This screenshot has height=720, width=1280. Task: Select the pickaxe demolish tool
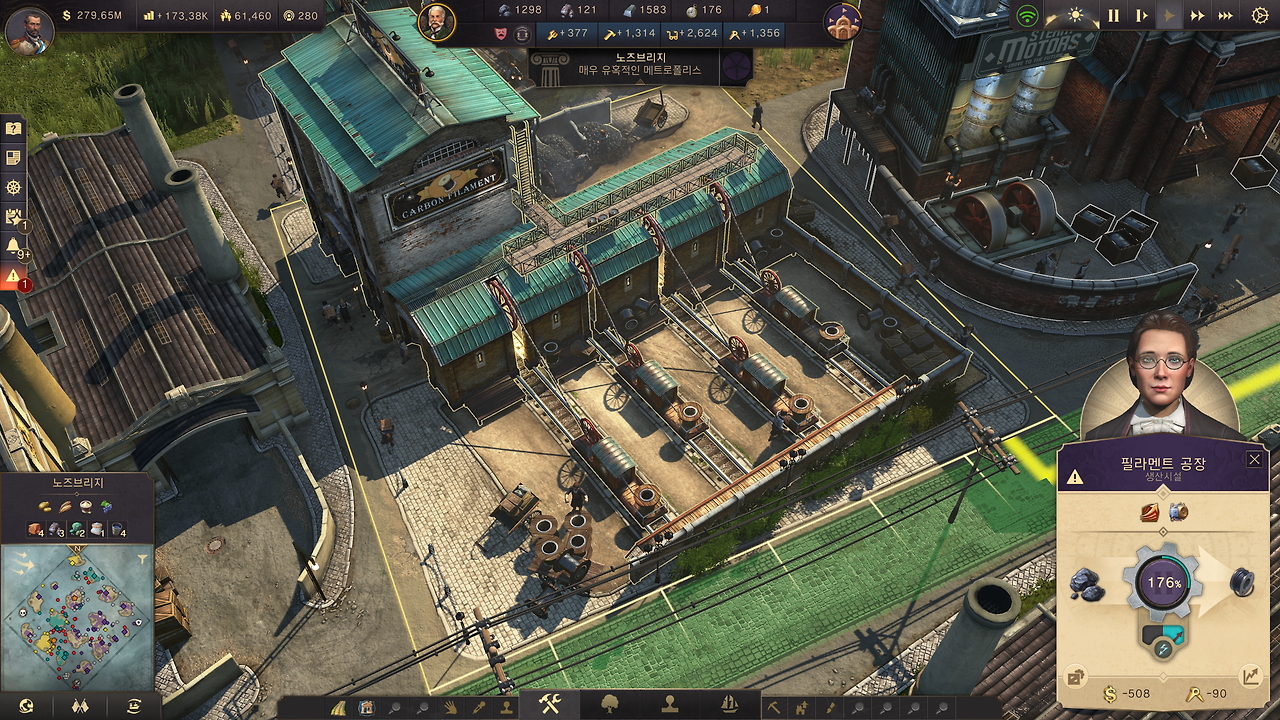[773, 707]
